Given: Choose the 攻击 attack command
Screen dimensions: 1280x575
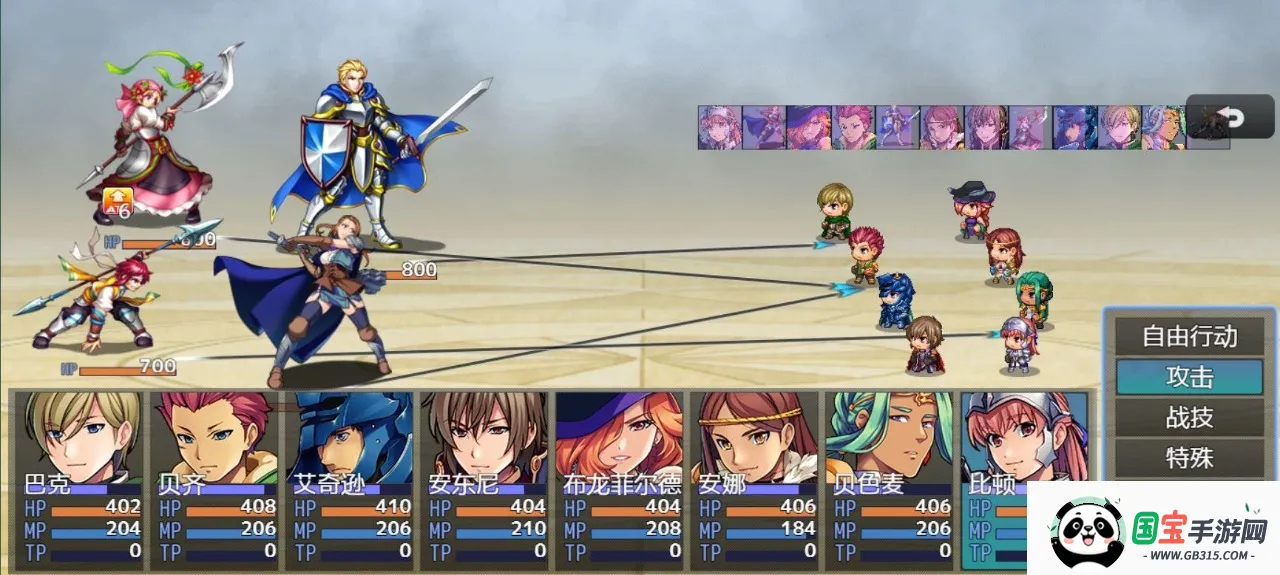Looking at the screenshot, I should [1189, 377].
